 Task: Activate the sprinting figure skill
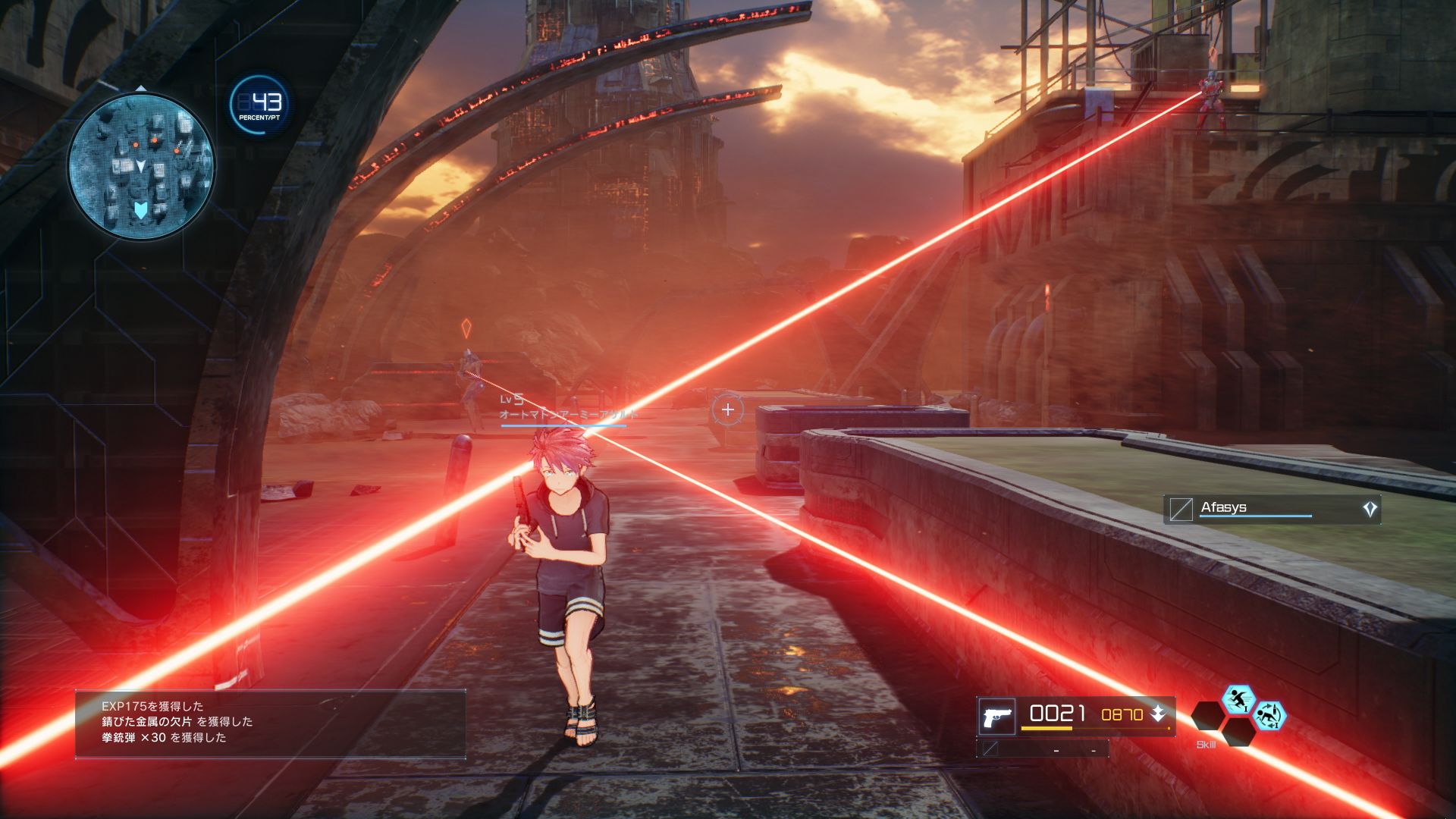(x=1238, y=699)
